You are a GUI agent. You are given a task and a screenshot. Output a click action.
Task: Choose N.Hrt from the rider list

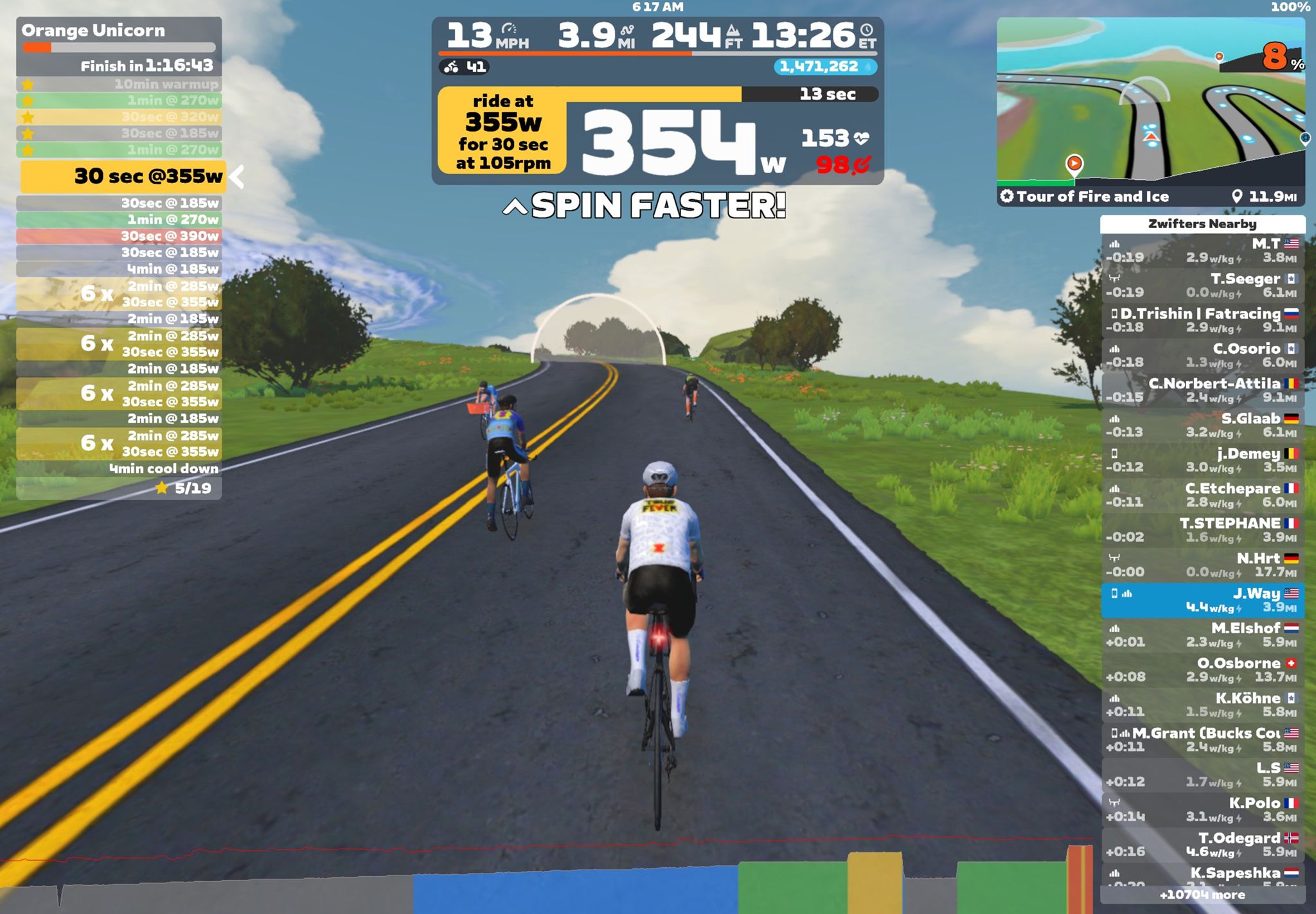click(1202, 565)
